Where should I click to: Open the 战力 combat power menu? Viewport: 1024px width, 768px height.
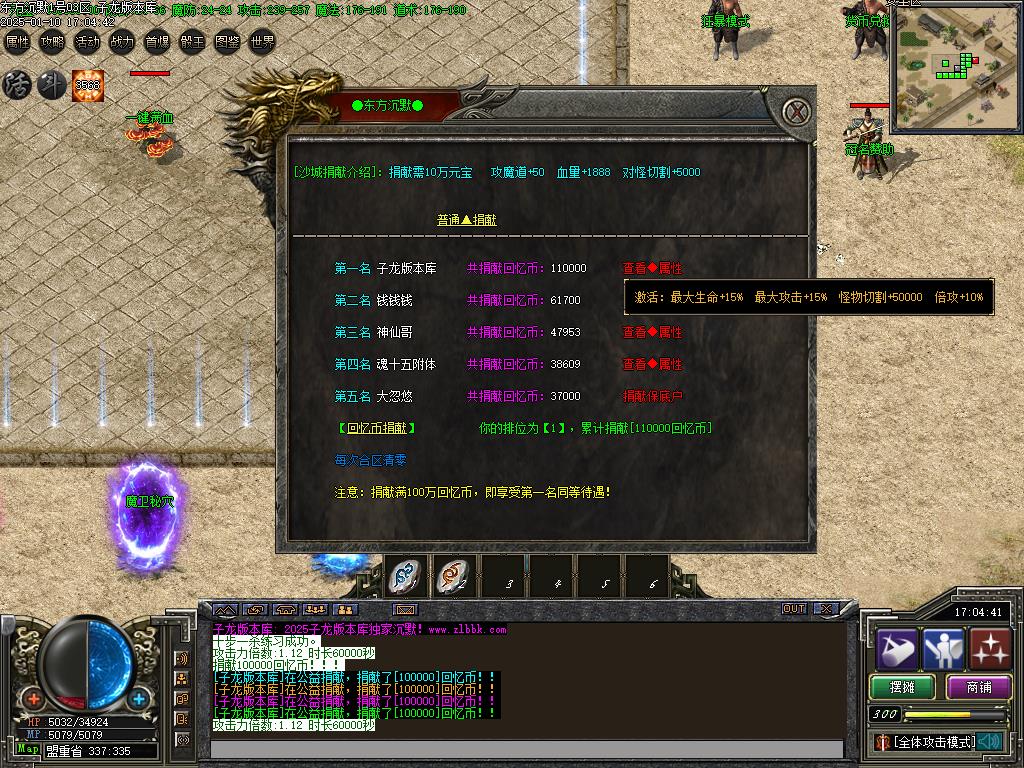pos(122,42)
